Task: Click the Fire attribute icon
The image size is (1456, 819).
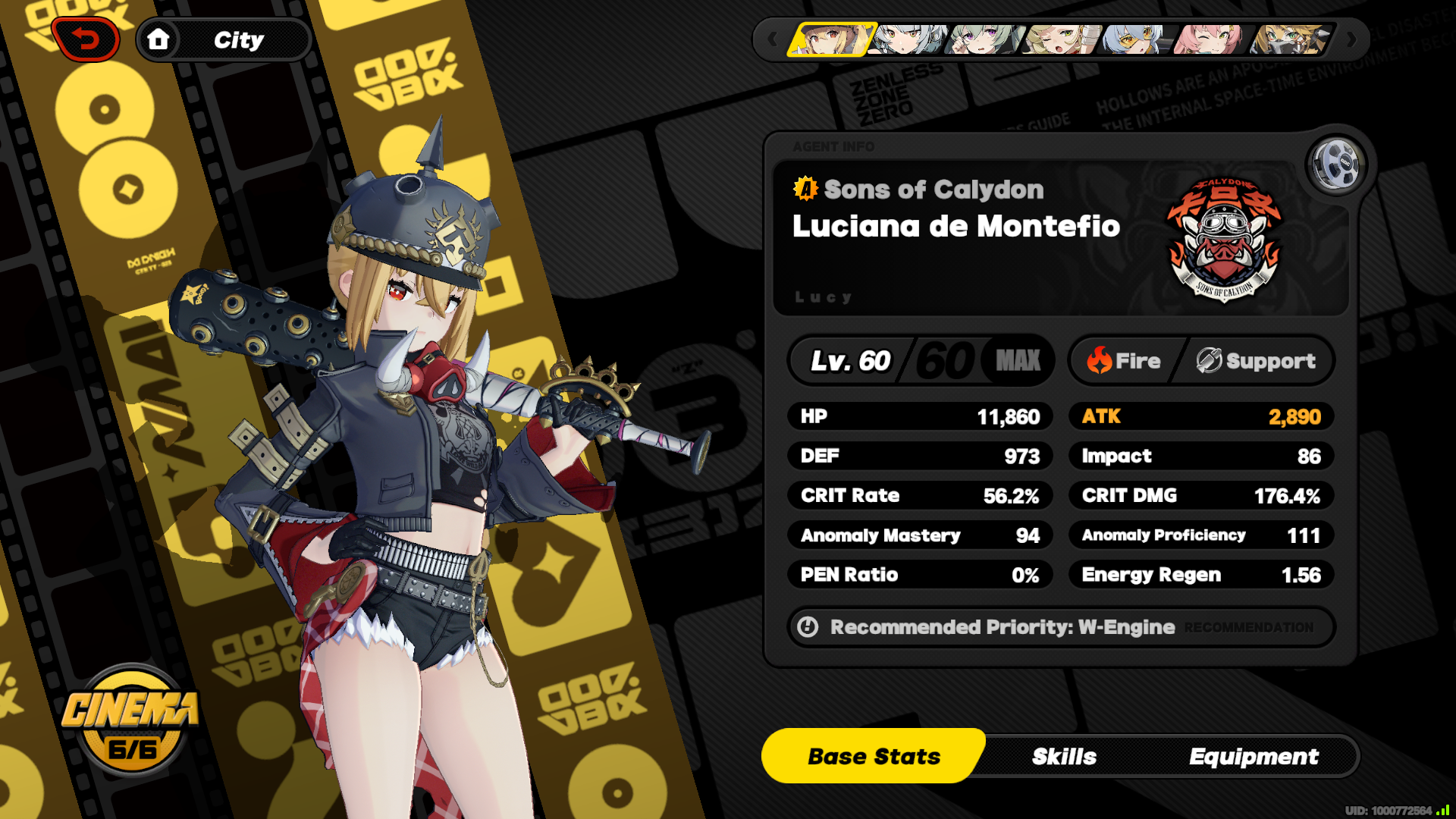Action: 1099,361
